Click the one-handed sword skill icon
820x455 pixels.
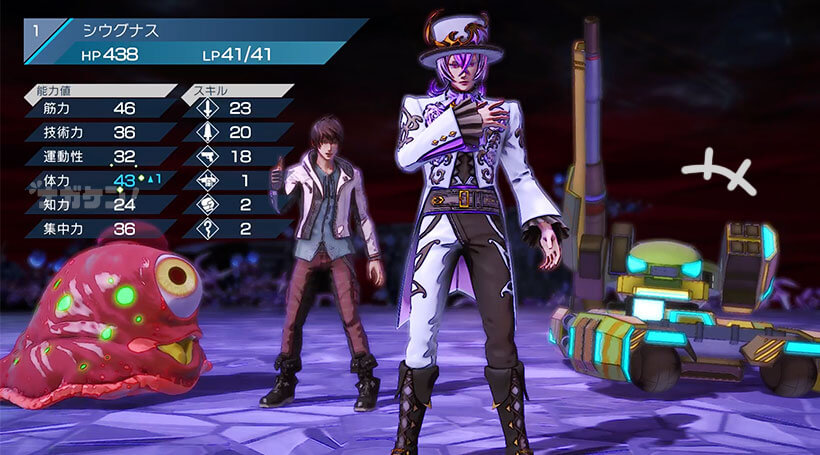pyautogui.click(x=207, y=108)
